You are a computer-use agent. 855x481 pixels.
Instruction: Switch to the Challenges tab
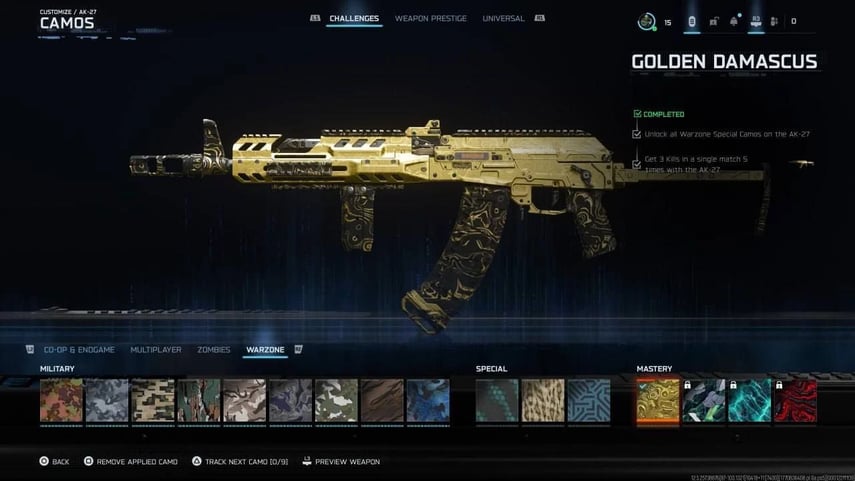[x=354, y=19]
